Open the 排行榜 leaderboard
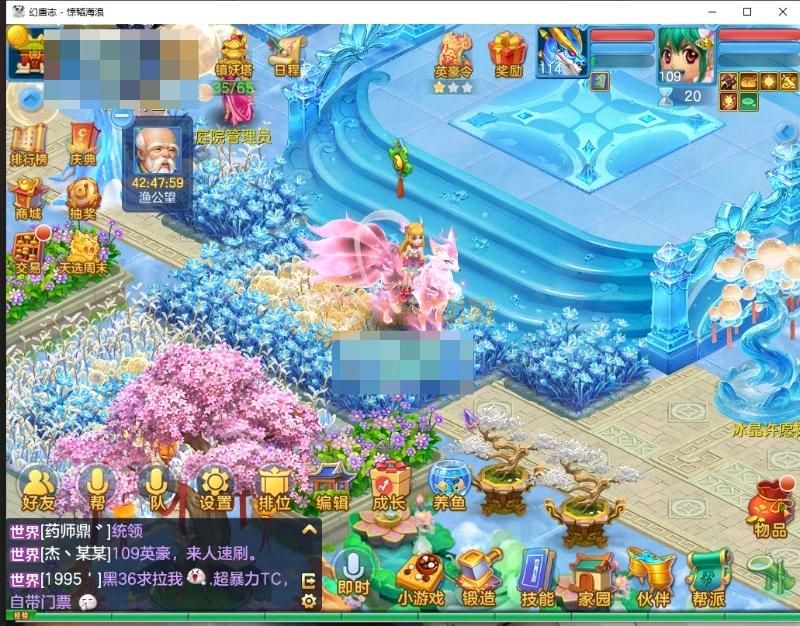Screen dimensions: 800x626 (x=29, y=141)
